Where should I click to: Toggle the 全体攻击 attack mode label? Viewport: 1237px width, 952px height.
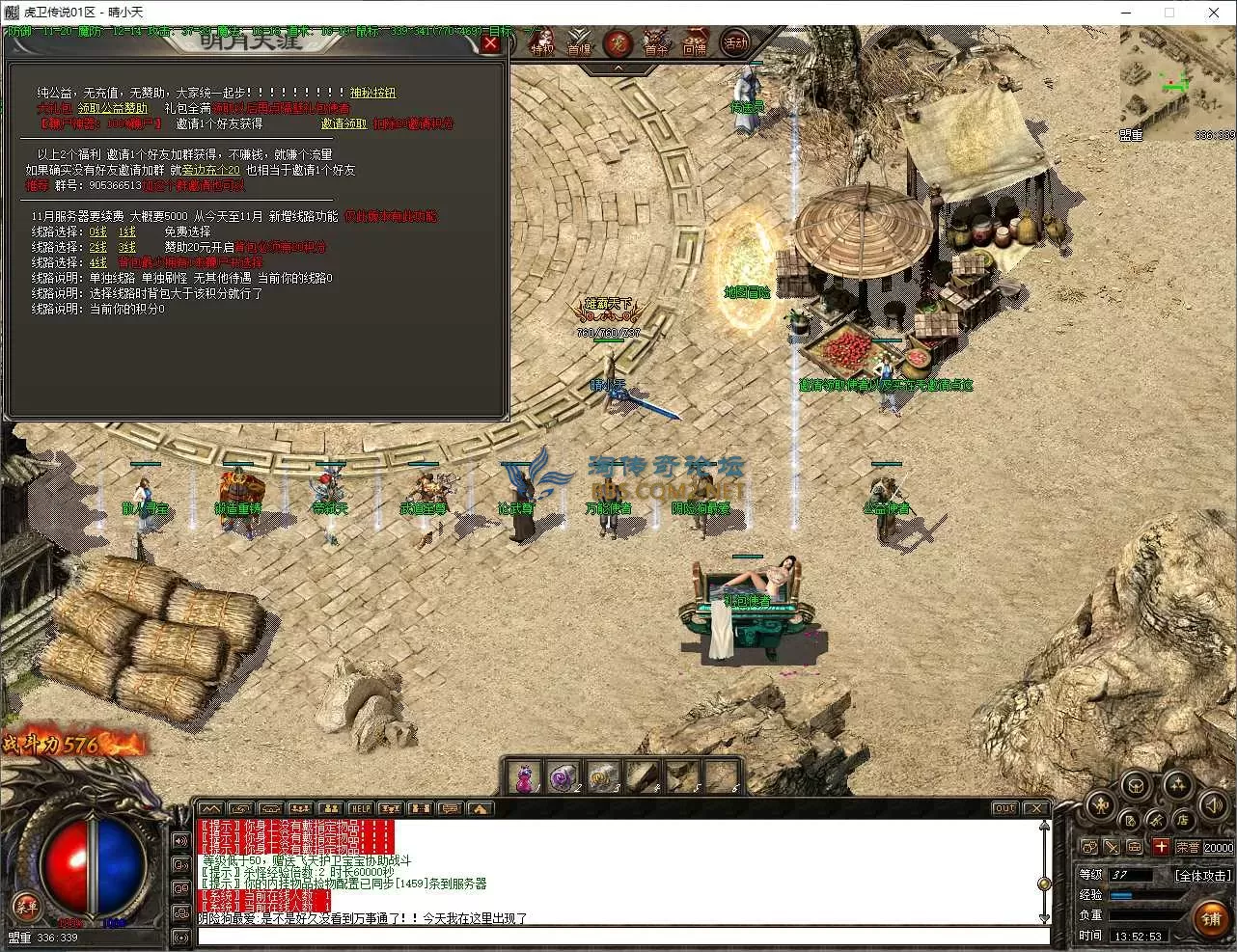(1202, 875)
